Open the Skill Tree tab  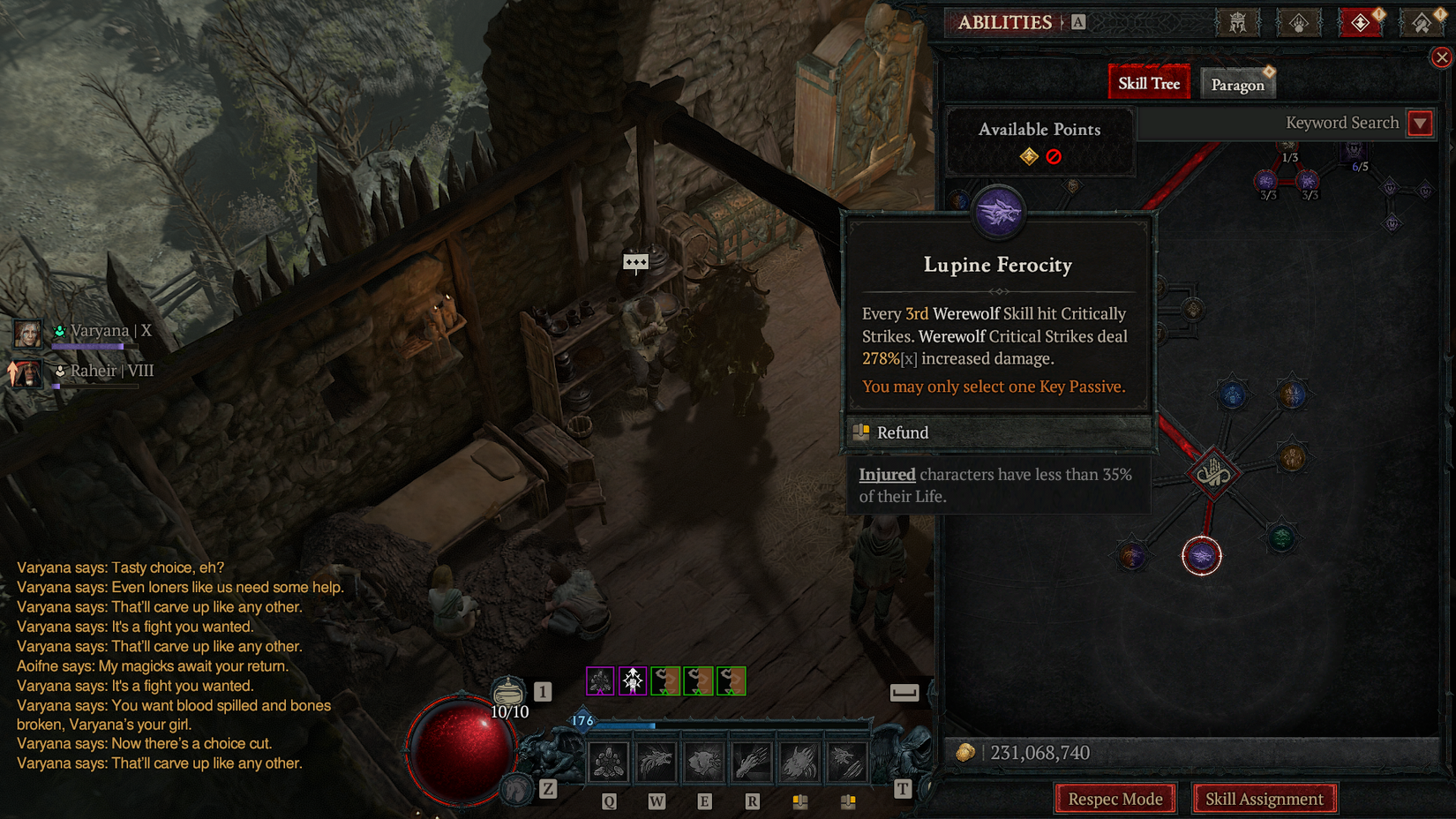click(x=1148, y=81)
